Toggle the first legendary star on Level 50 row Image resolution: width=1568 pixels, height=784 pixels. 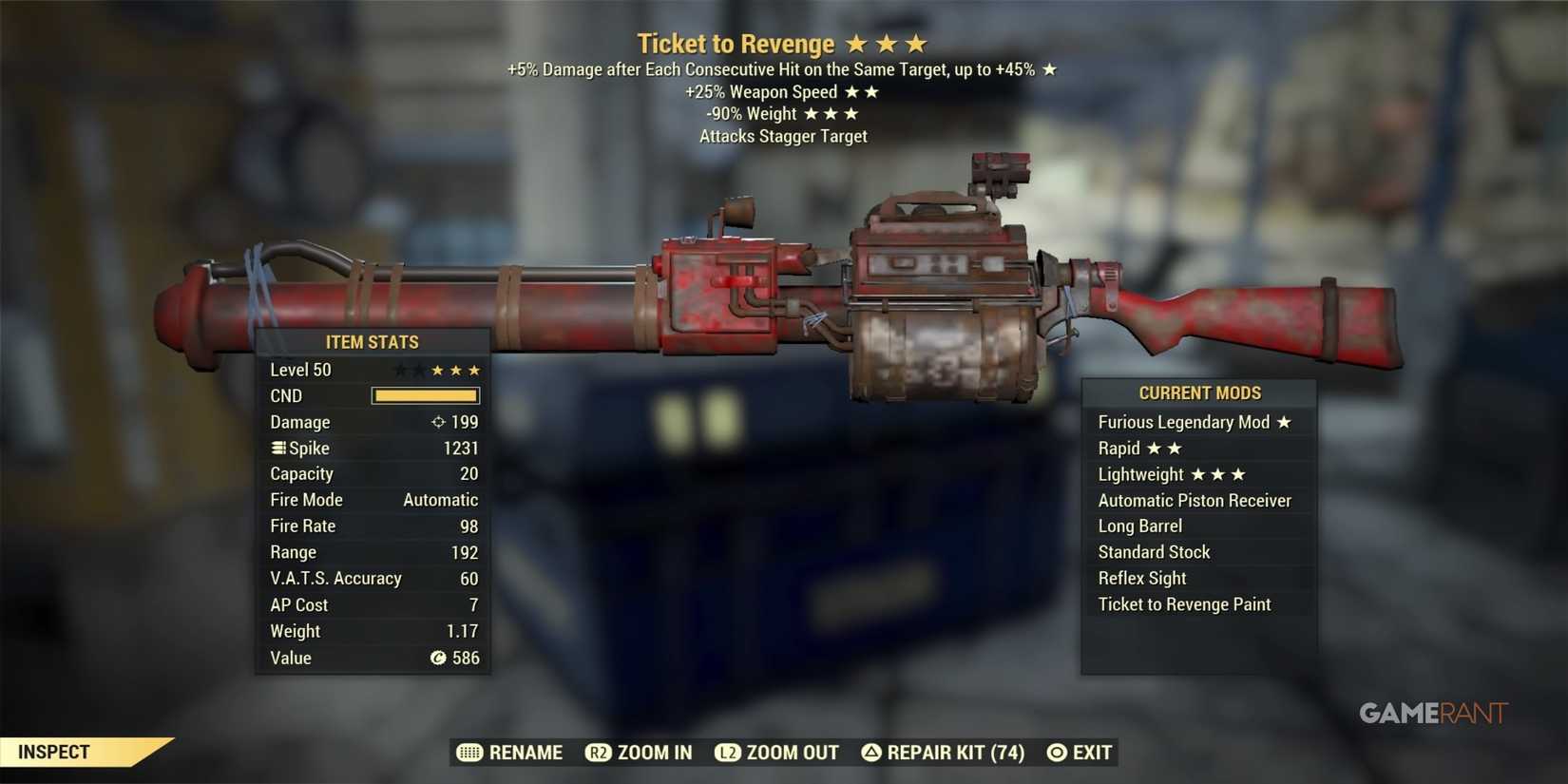(x=399, y=369)
